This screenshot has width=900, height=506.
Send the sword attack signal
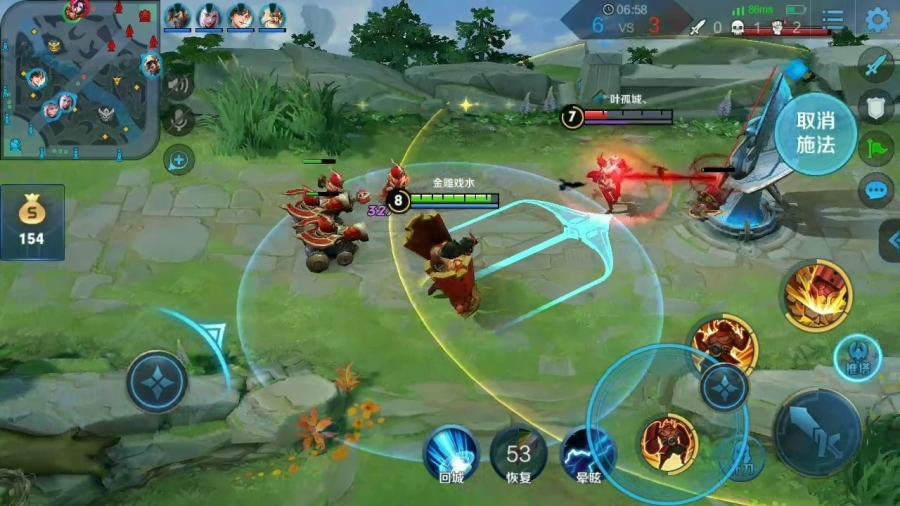(x=876, y=65)
